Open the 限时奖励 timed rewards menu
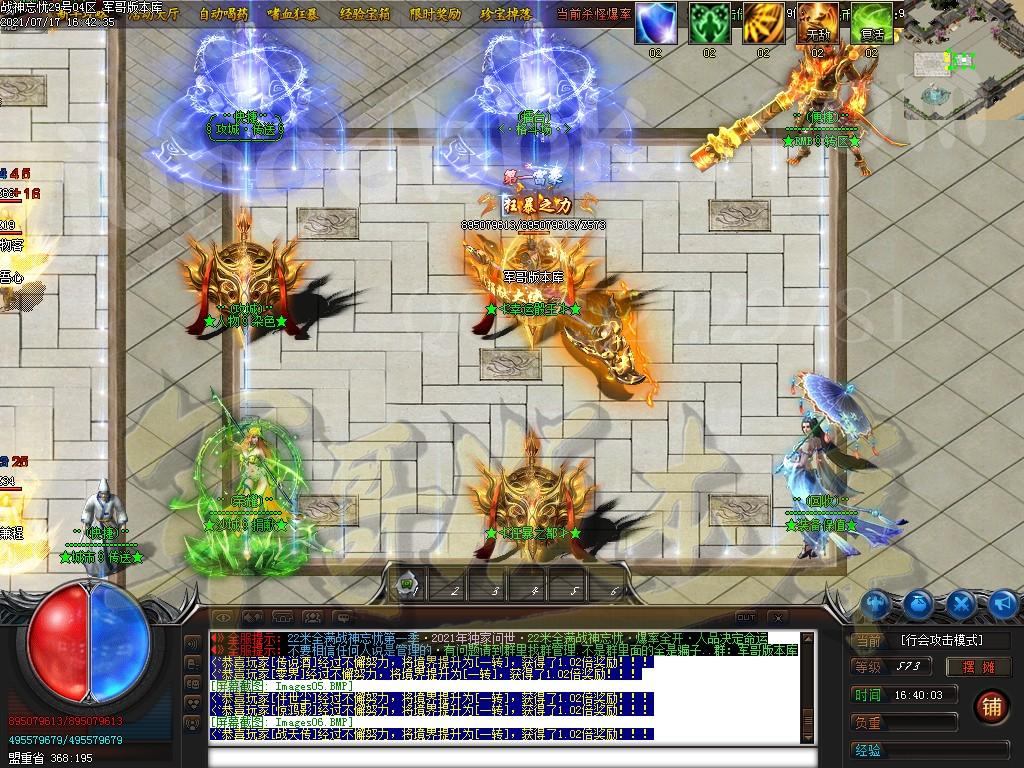The height and width of the screenshot is (768, 1024). (x=436, y=14)
